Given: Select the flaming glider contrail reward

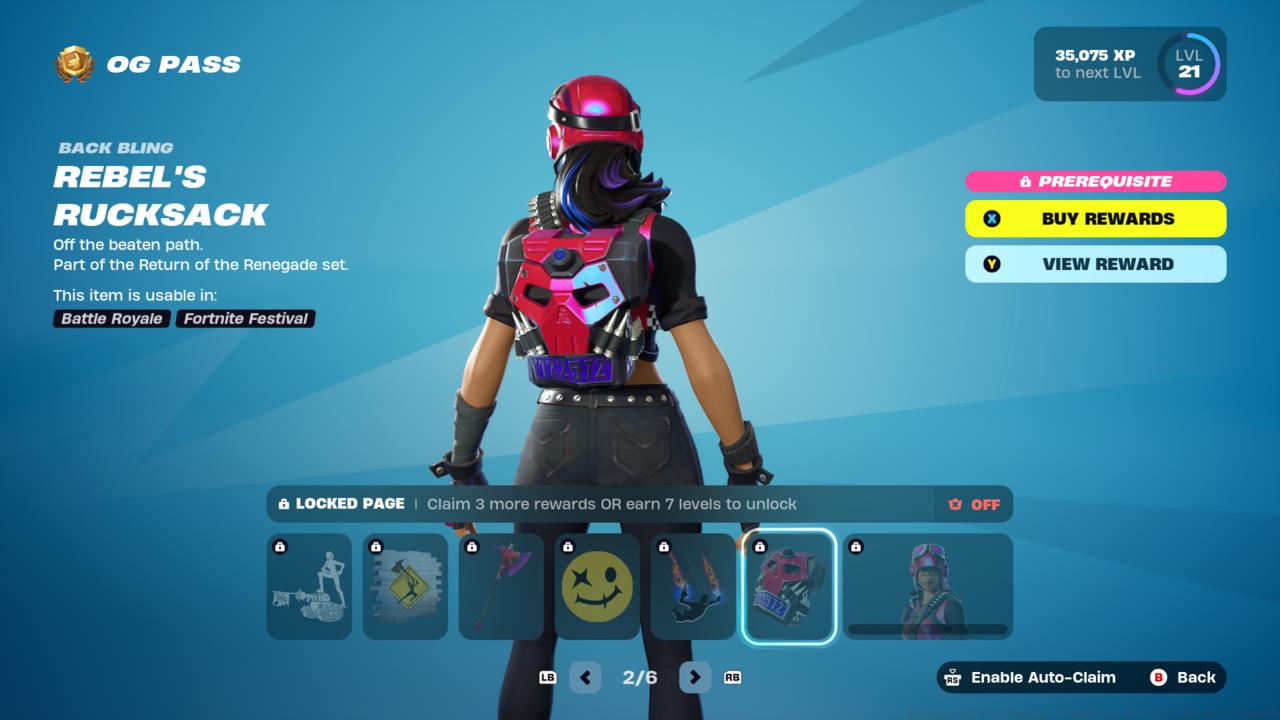Looking at the screenshot, I should pos(693,586).
